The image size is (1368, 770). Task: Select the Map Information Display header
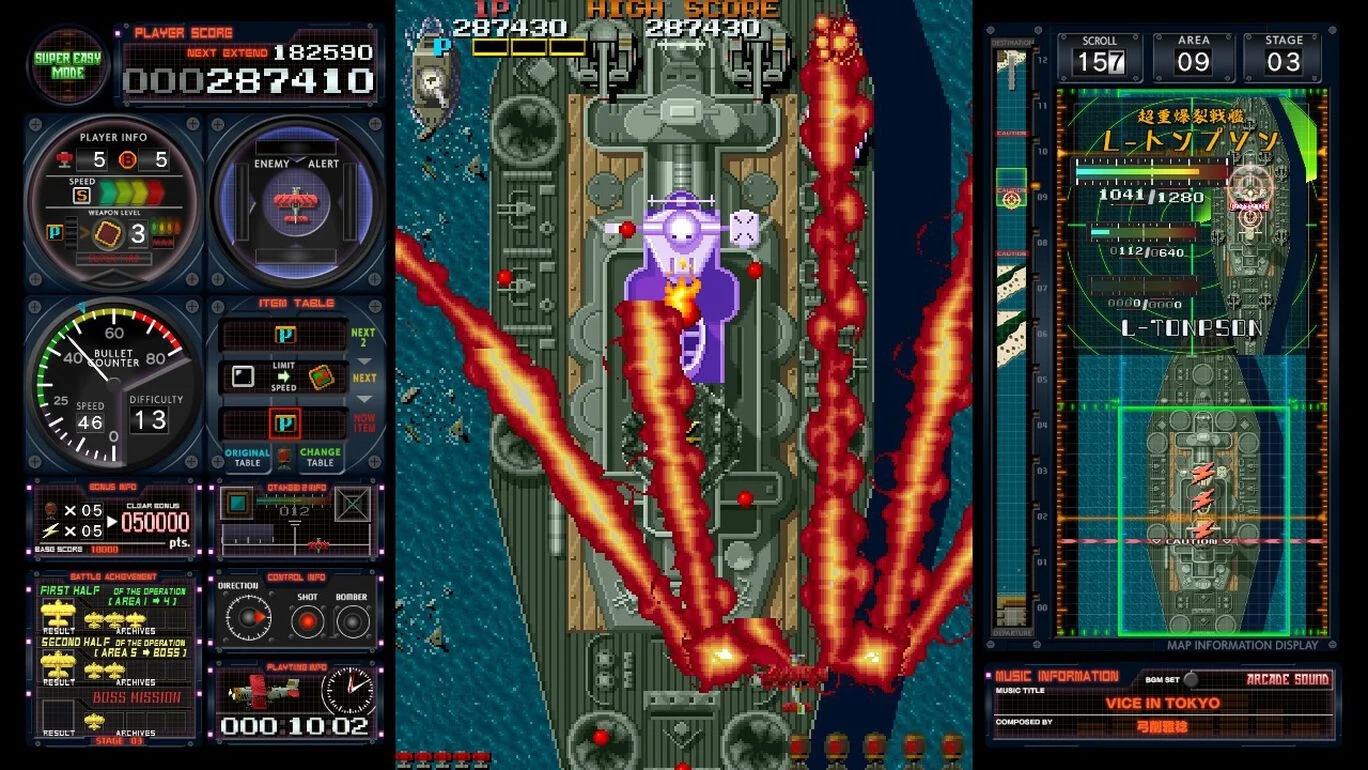pyautogui.click(x=1245, y=645)
